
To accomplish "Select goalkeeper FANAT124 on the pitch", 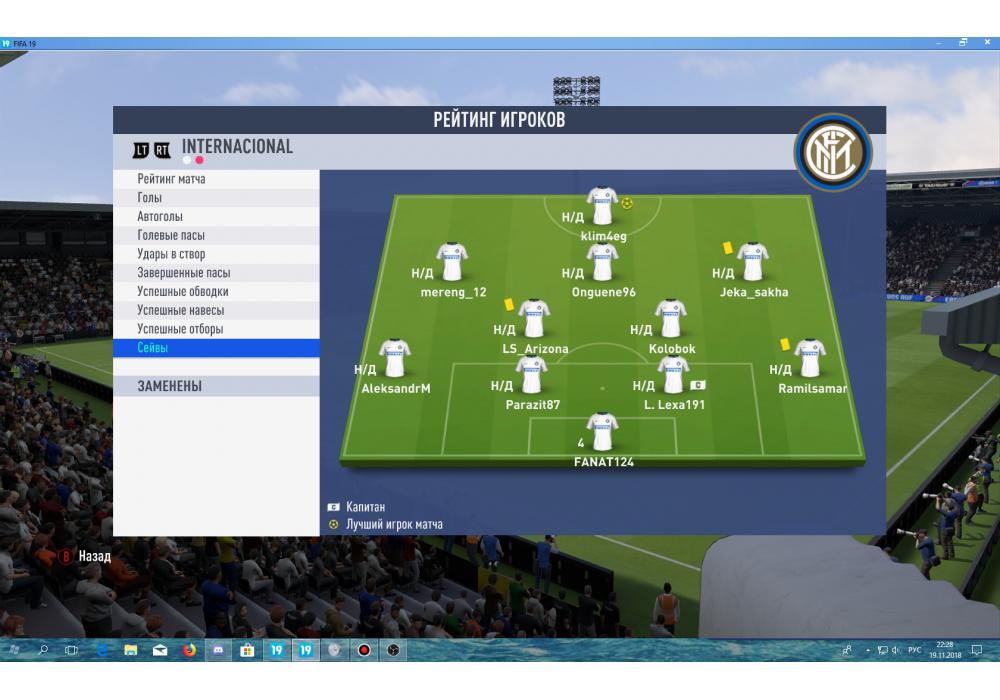I will coord(602,433).
